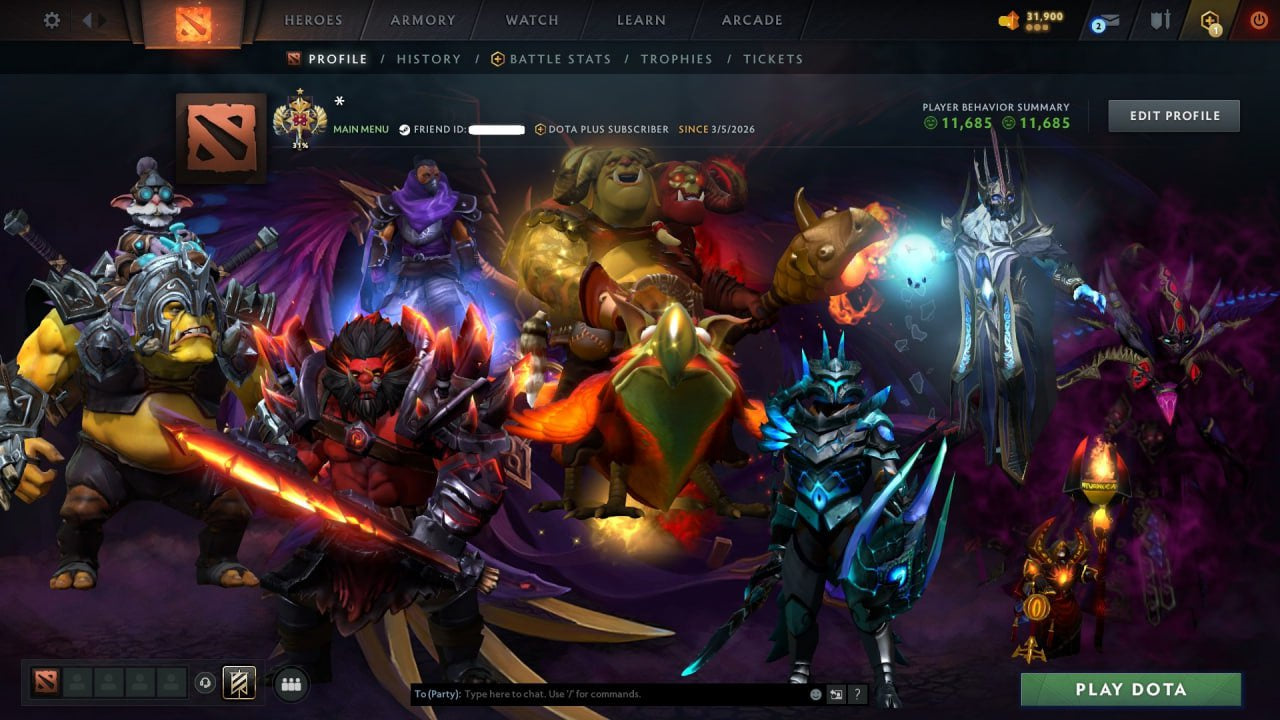This screenshot has height=720, width=1280.
Task: Click the screenshot share icon near chat
Action: [x=835, y=693]
